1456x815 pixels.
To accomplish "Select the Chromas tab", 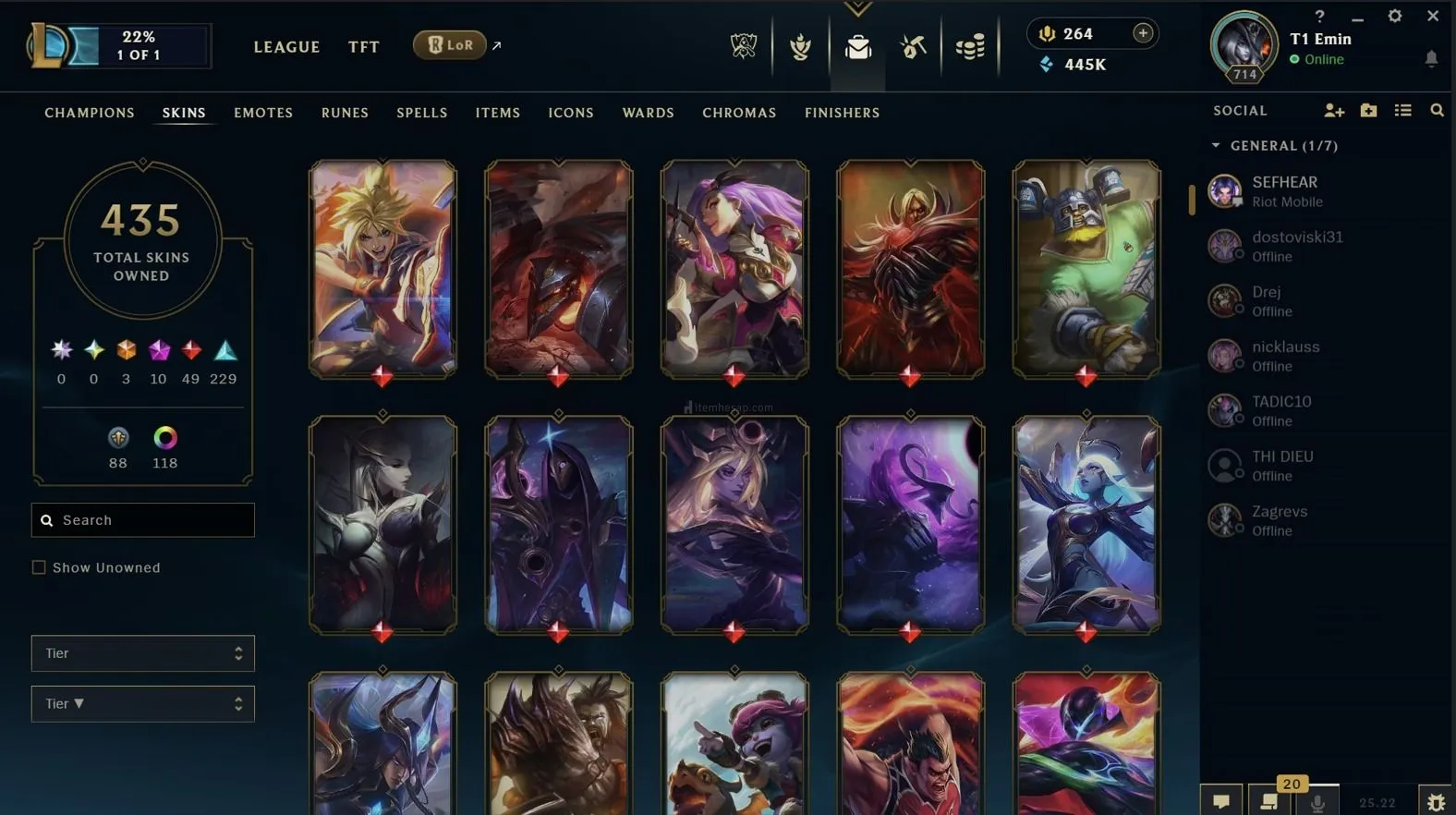I will point(739,113).
